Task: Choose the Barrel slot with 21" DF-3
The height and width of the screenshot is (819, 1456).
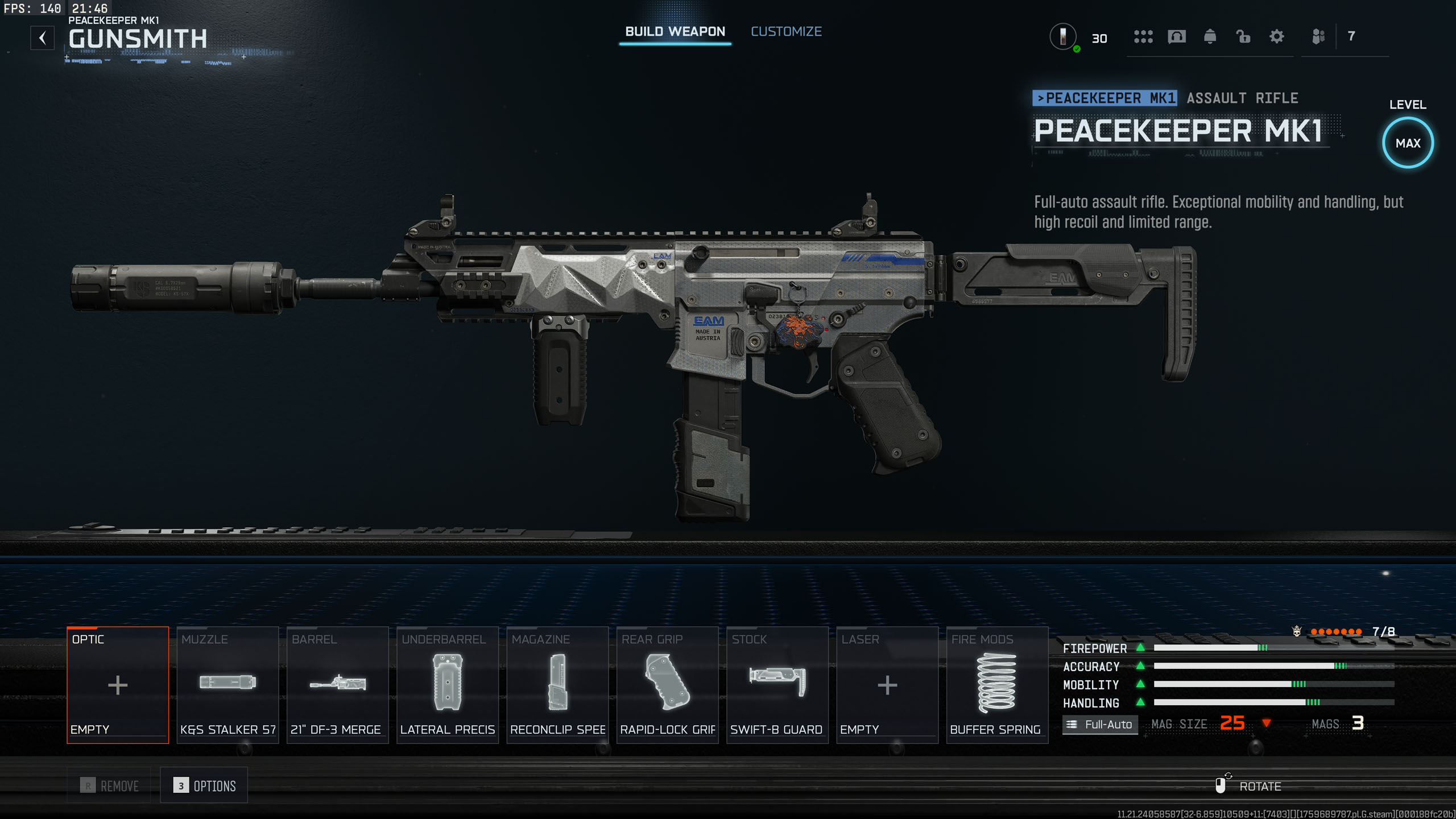Action: pyautogui.click(x=337, y=685)
